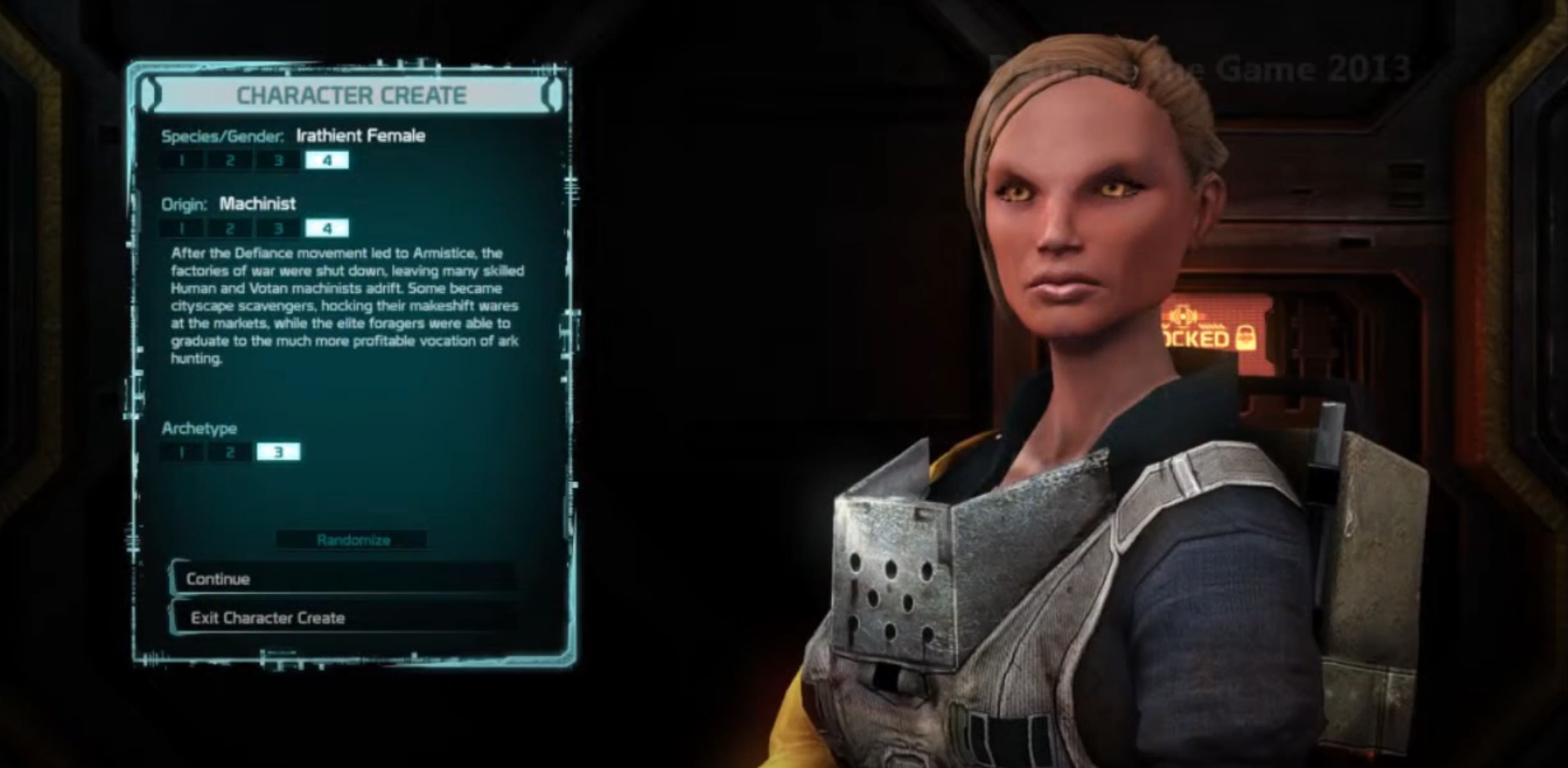Select Species/Gender option 4 Irathient Female

327,161
